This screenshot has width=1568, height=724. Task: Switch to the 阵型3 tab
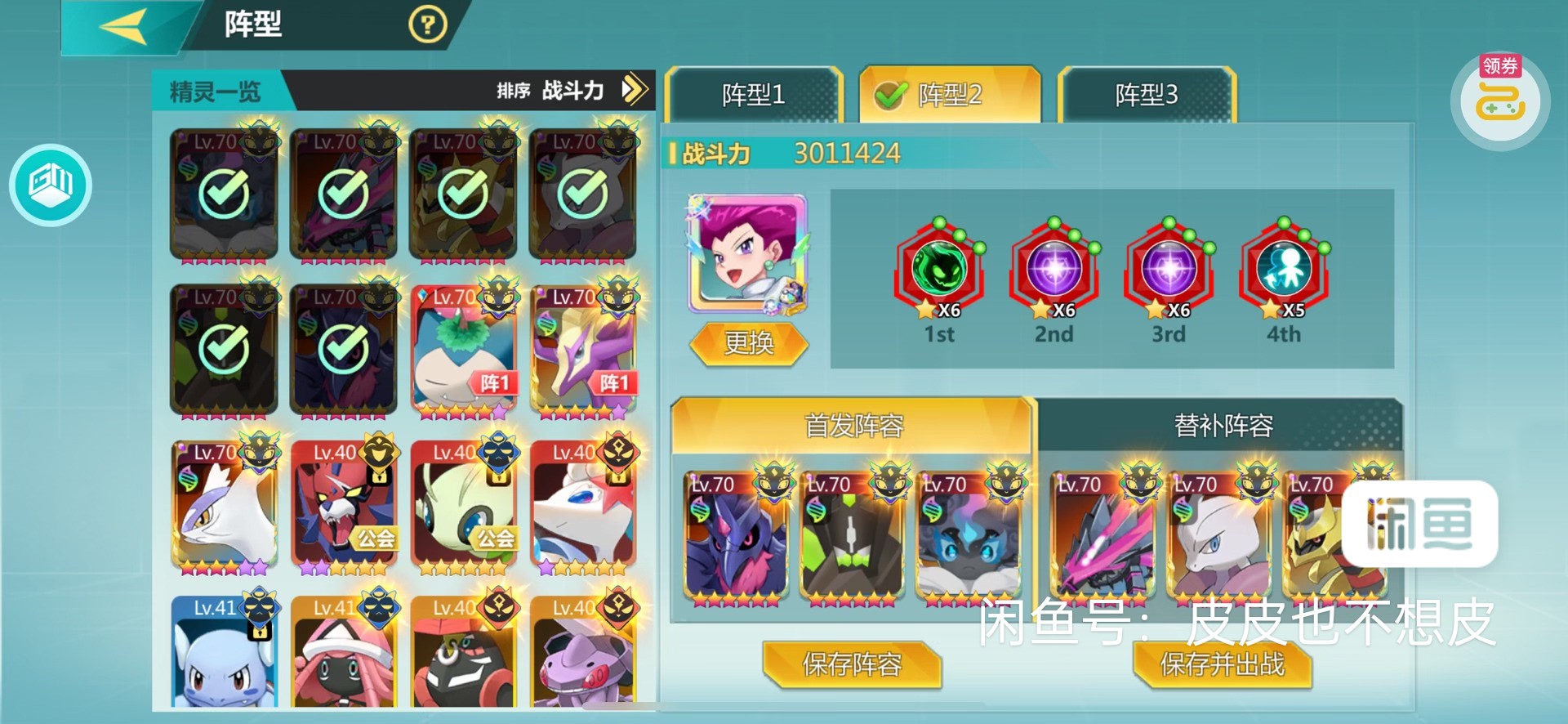[x=1146, y=94]
